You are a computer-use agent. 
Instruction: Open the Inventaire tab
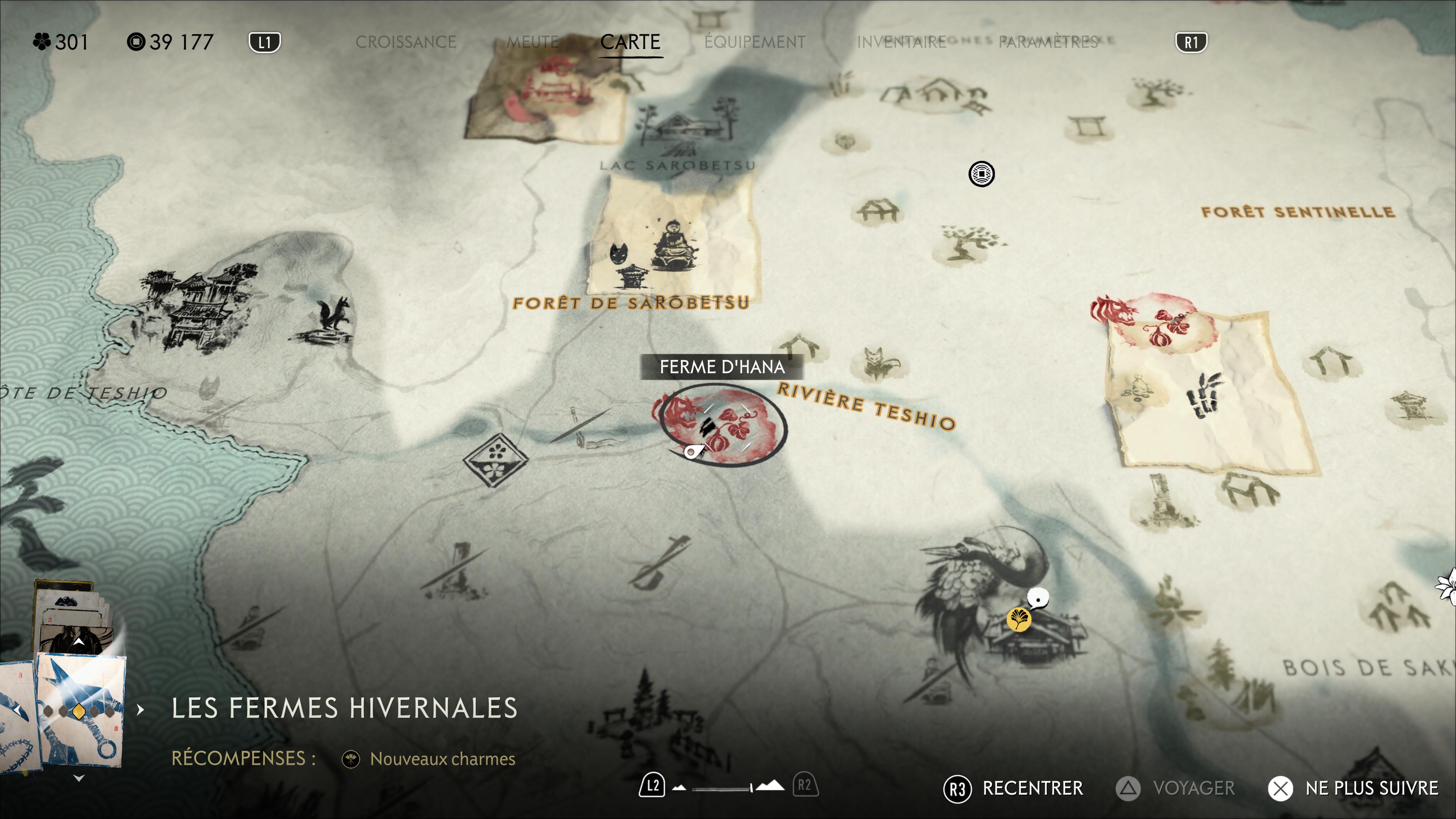point(901,42)
